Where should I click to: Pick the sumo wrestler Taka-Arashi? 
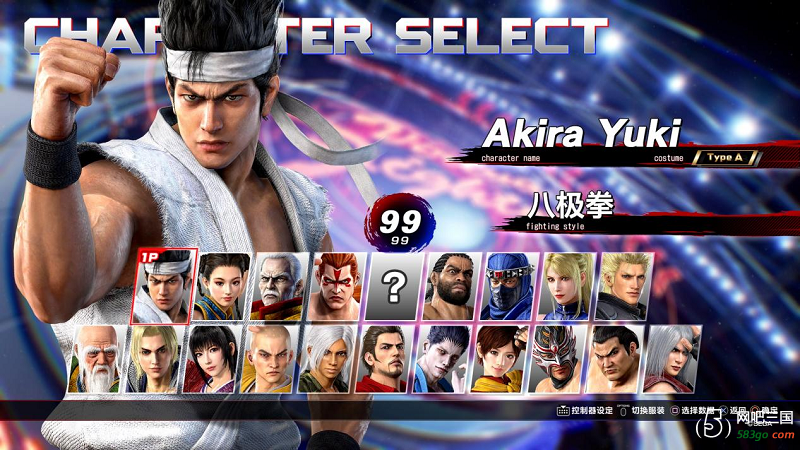[614, 359]
